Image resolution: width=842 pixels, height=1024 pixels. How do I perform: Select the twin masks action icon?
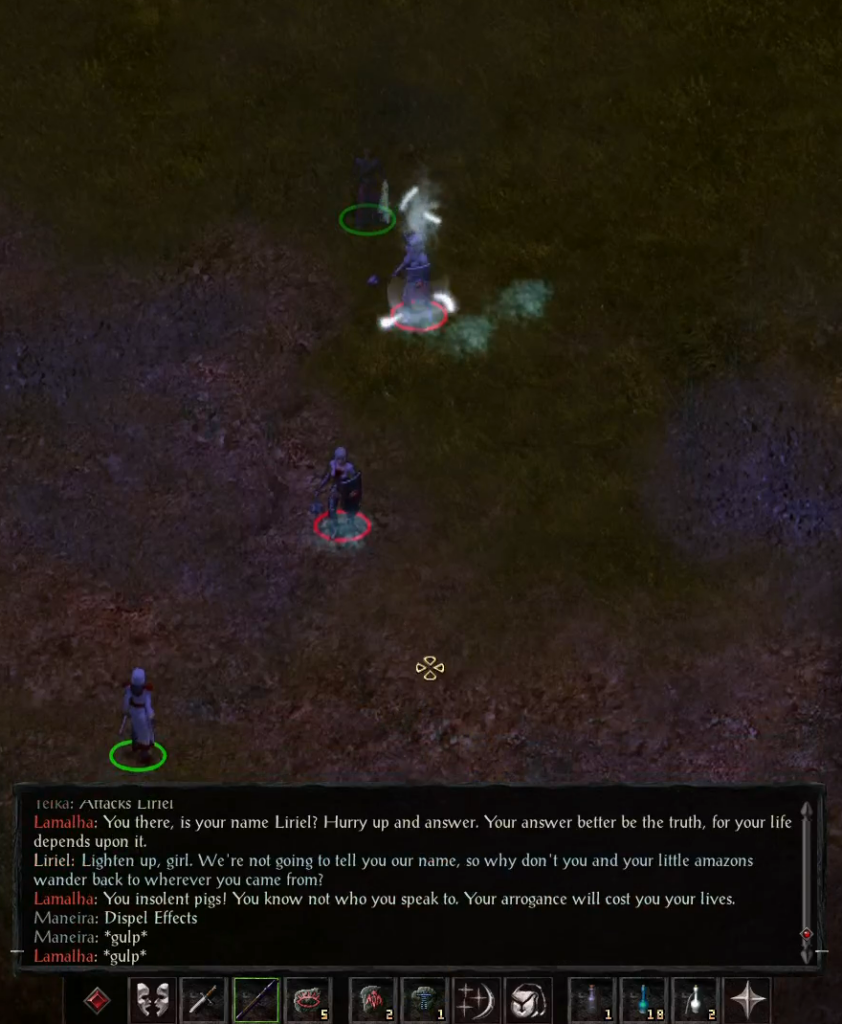tap(152, 1000)
